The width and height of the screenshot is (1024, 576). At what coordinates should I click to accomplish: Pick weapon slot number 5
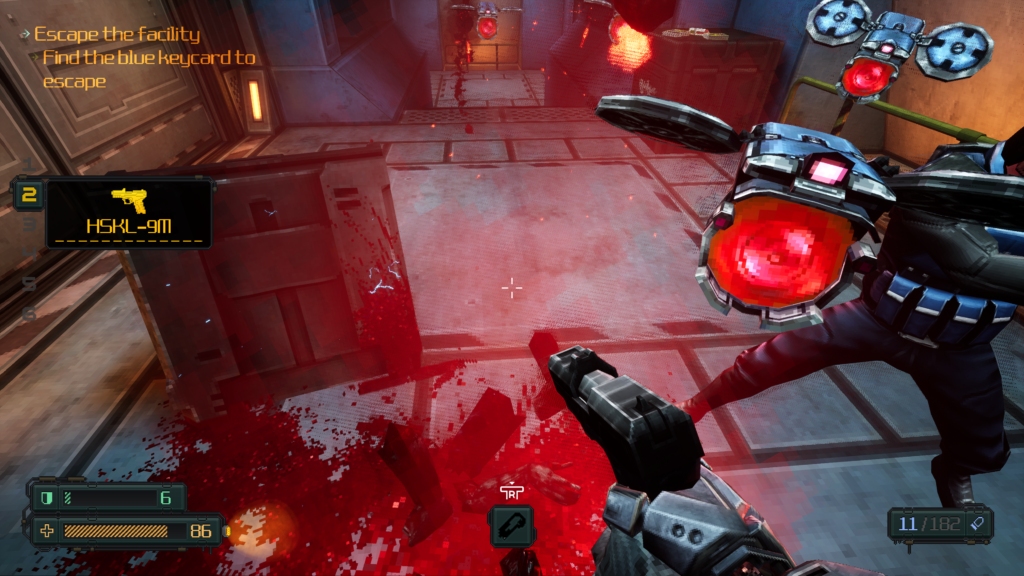[x=29, y=284]
